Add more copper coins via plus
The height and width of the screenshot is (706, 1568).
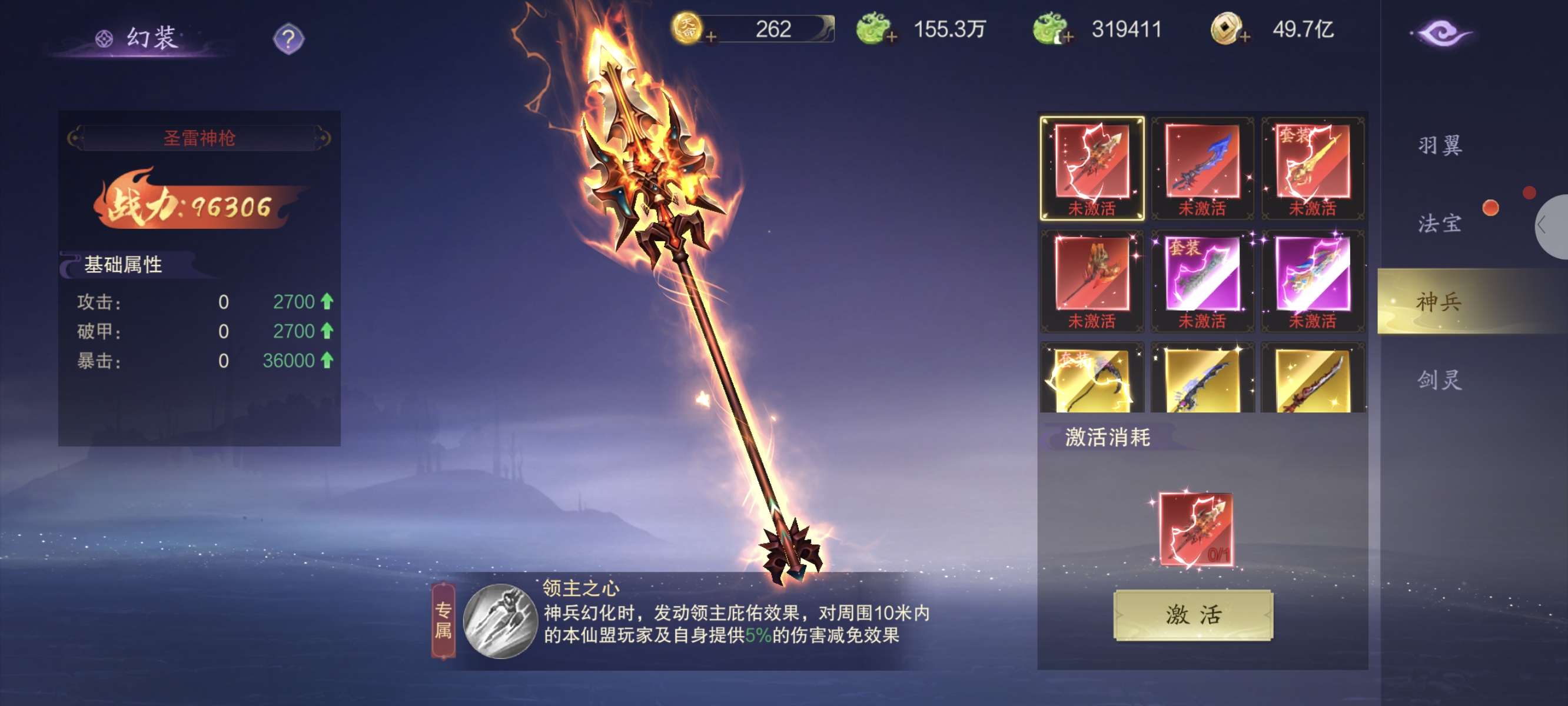tap(1245, 38)
